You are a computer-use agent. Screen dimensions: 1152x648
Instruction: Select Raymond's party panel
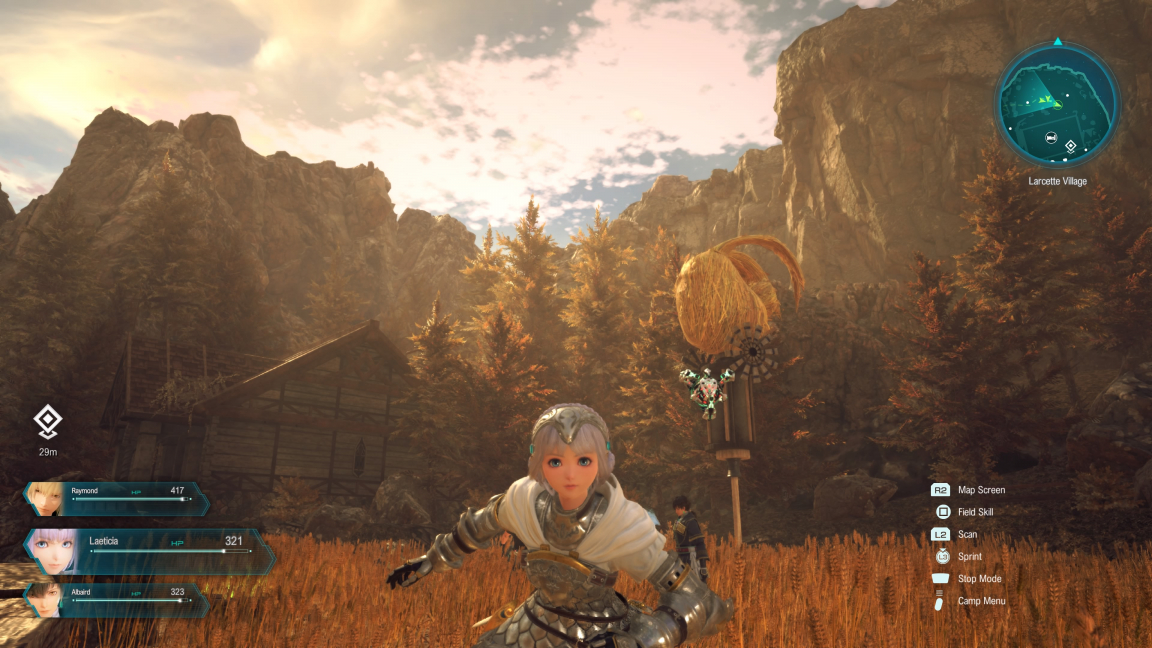(118, 497)
